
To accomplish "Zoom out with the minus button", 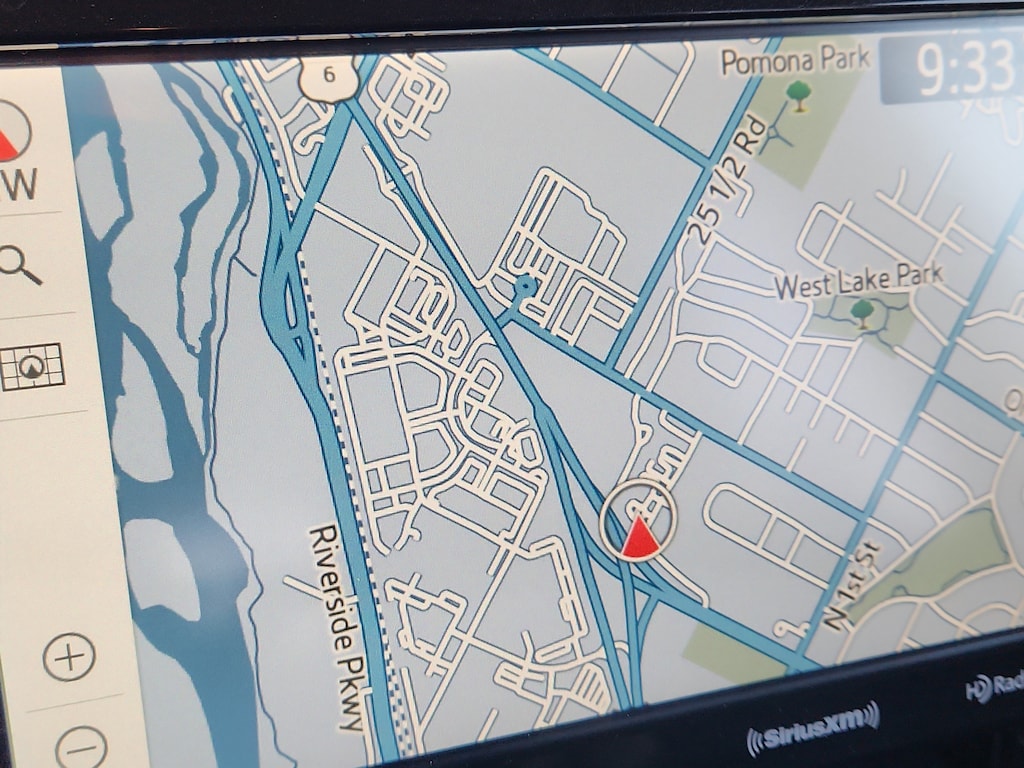I will [81, 746].
